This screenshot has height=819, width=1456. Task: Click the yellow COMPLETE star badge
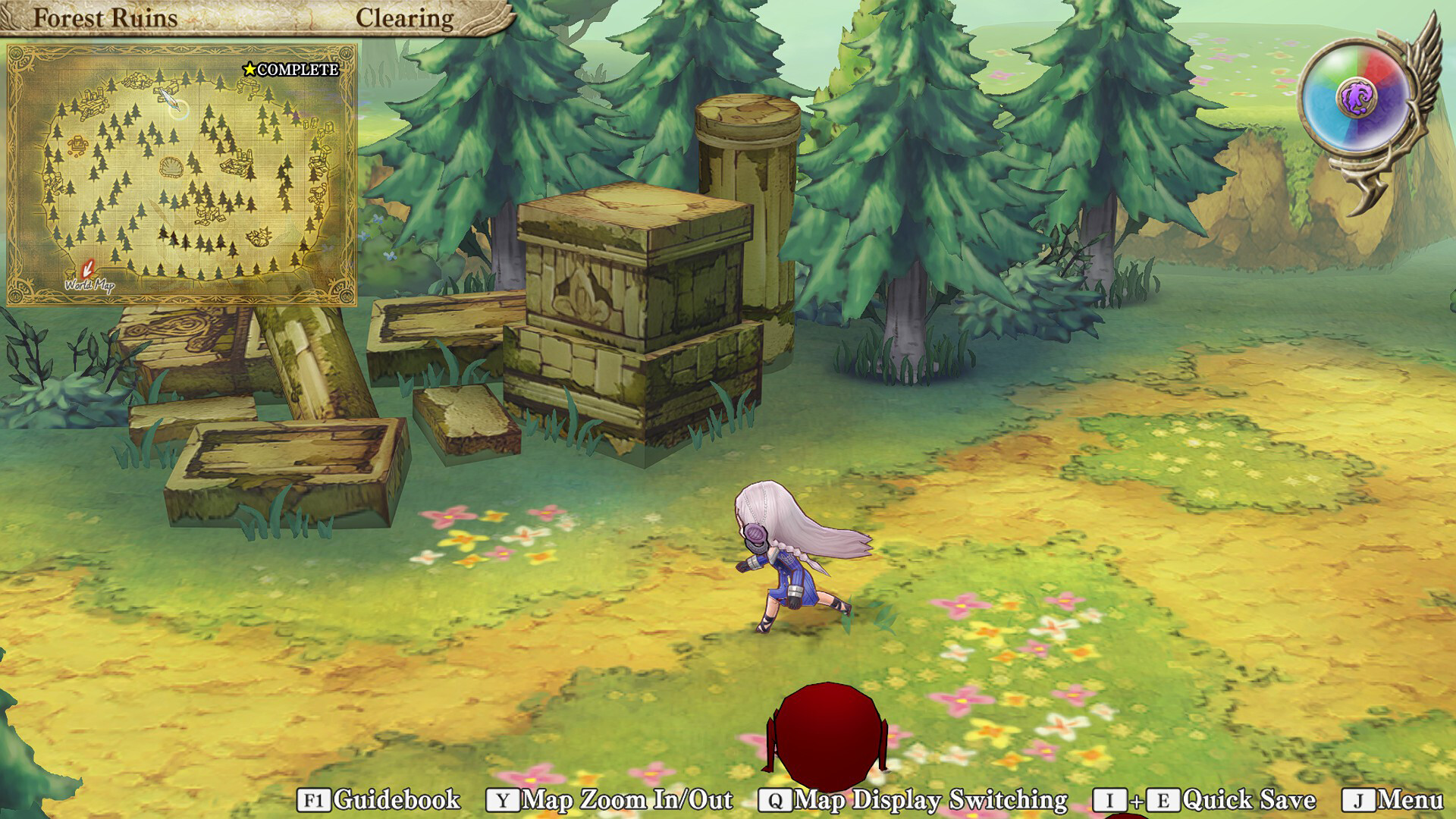(249, 70)
